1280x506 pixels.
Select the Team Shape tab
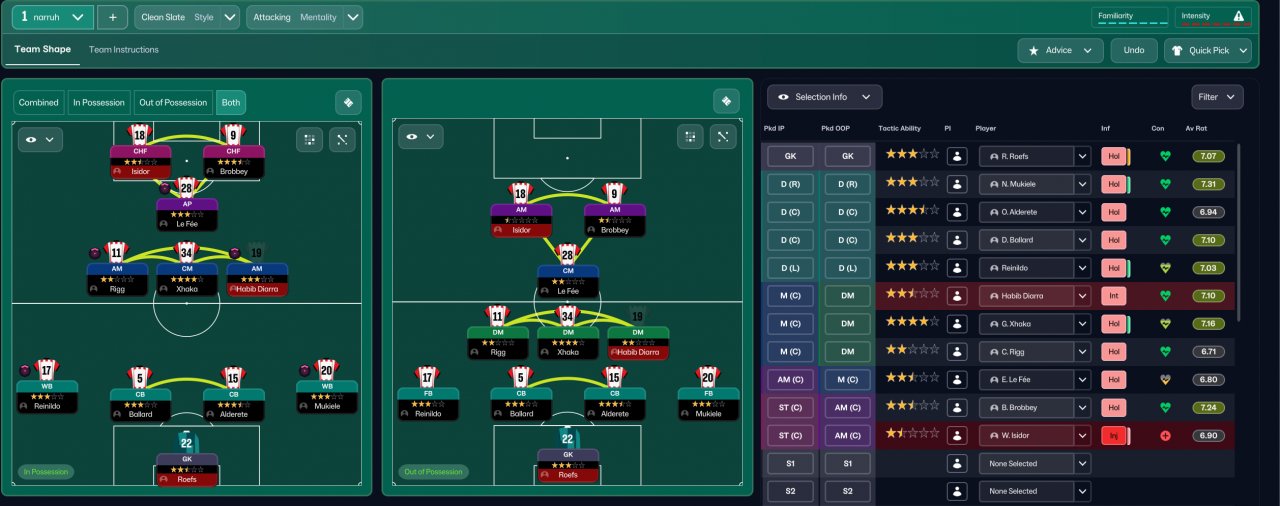coord(42,49)
